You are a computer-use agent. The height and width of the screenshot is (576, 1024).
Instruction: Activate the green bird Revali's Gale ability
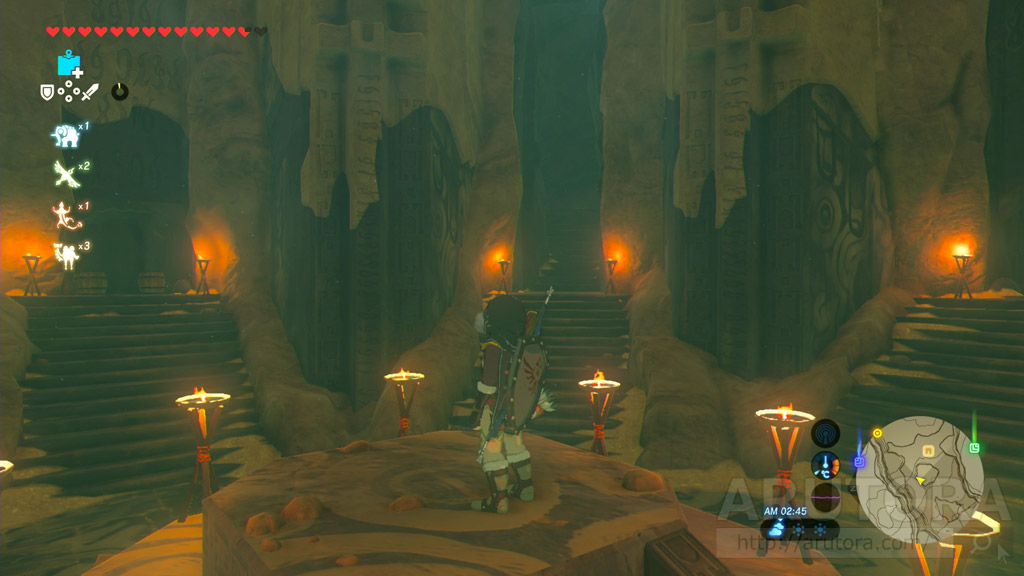coord(66,174)
